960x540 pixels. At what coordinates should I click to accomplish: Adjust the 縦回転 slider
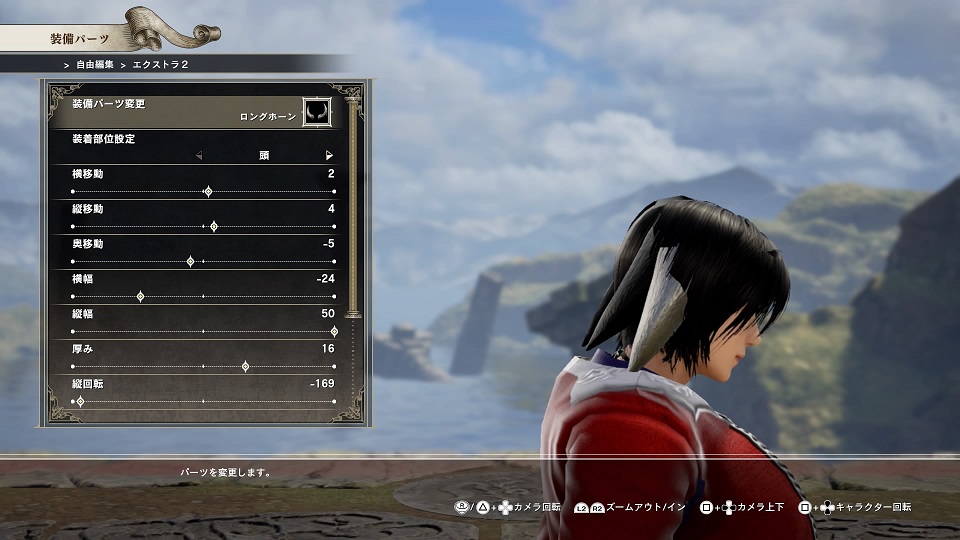80,401
